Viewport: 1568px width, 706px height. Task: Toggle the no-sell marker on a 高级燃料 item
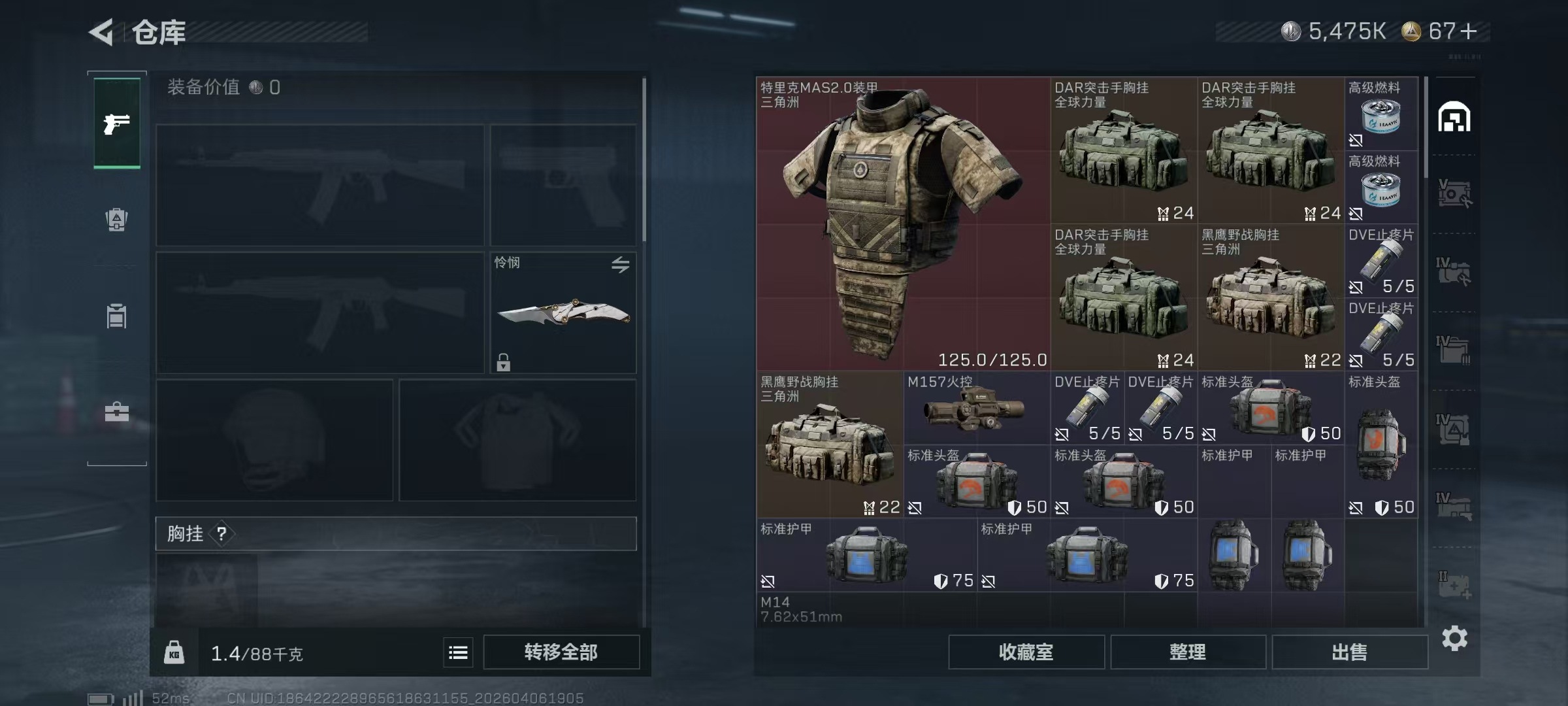coord(1356,139)
